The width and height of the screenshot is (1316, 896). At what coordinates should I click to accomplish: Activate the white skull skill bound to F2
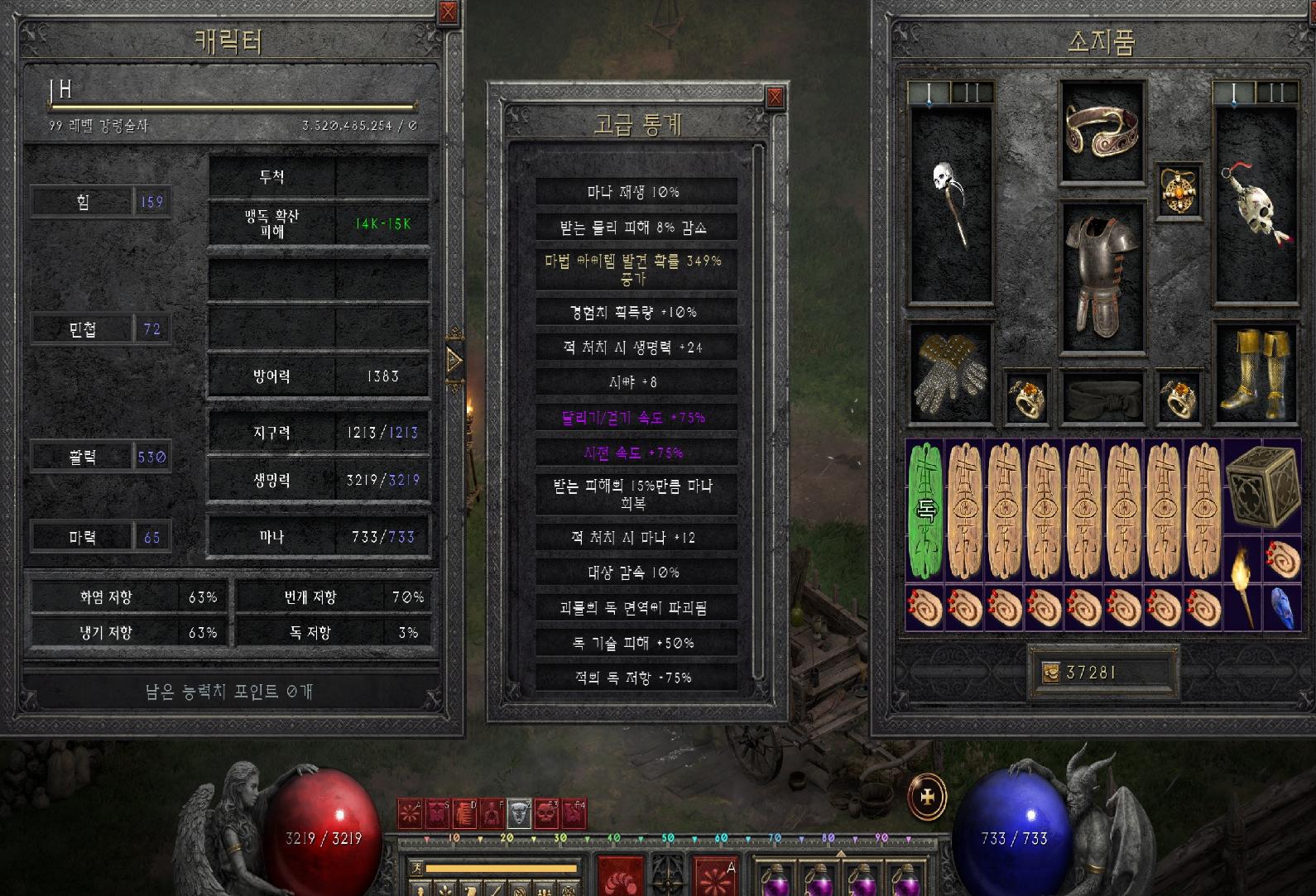[519, 813]
